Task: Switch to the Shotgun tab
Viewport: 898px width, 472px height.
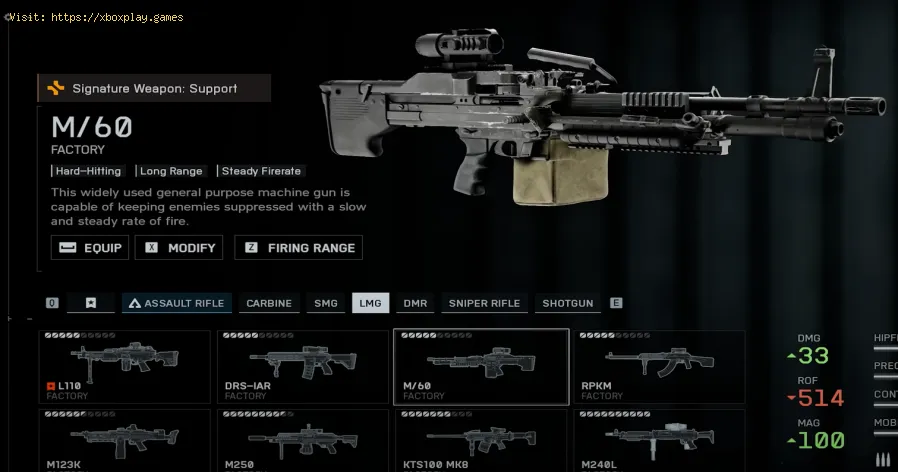Action: 567,303
